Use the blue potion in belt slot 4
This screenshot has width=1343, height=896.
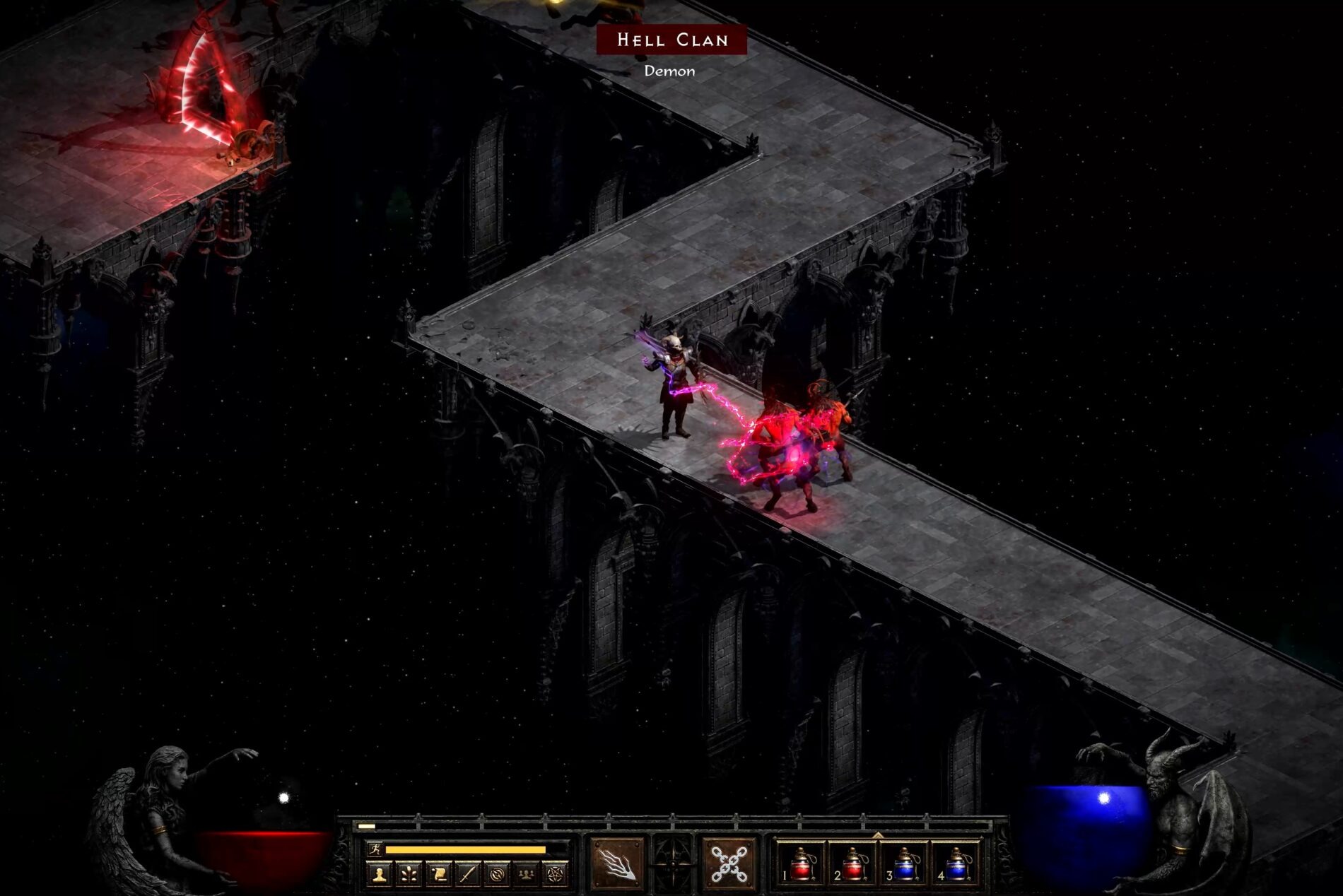[x=960, y=863]
